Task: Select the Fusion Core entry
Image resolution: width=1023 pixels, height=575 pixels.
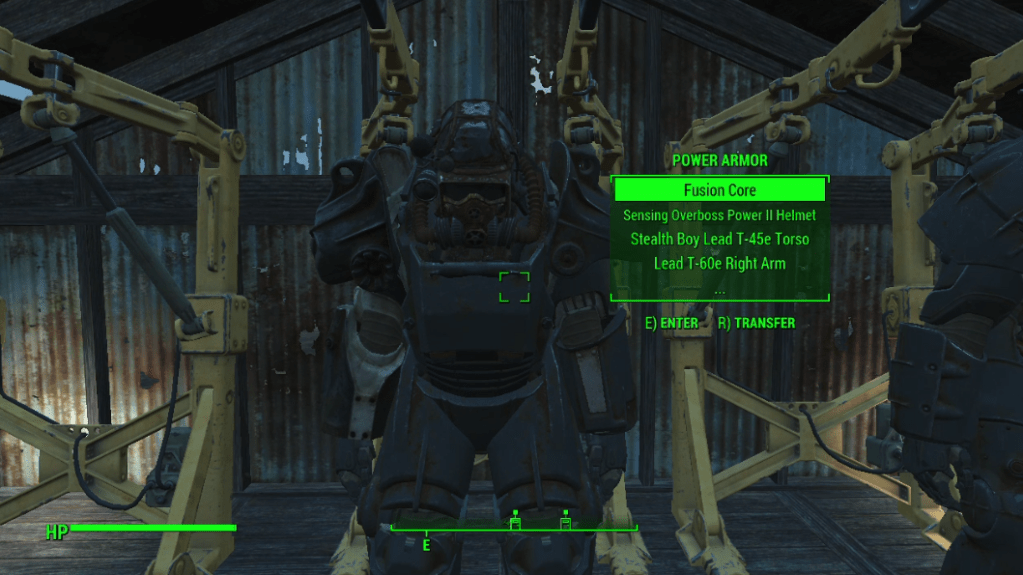Action: [x=719, y=190]
